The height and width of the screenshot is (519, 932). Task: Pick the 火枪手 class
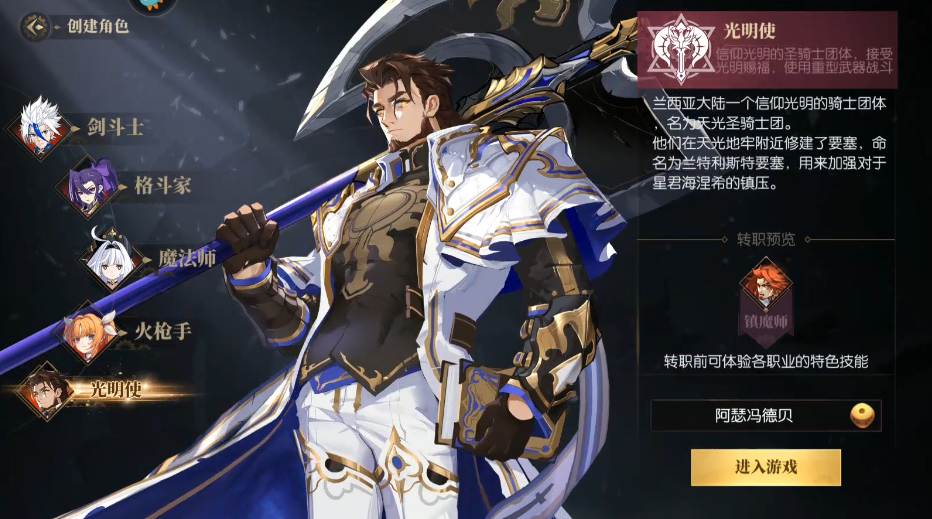tap(92, 332)
